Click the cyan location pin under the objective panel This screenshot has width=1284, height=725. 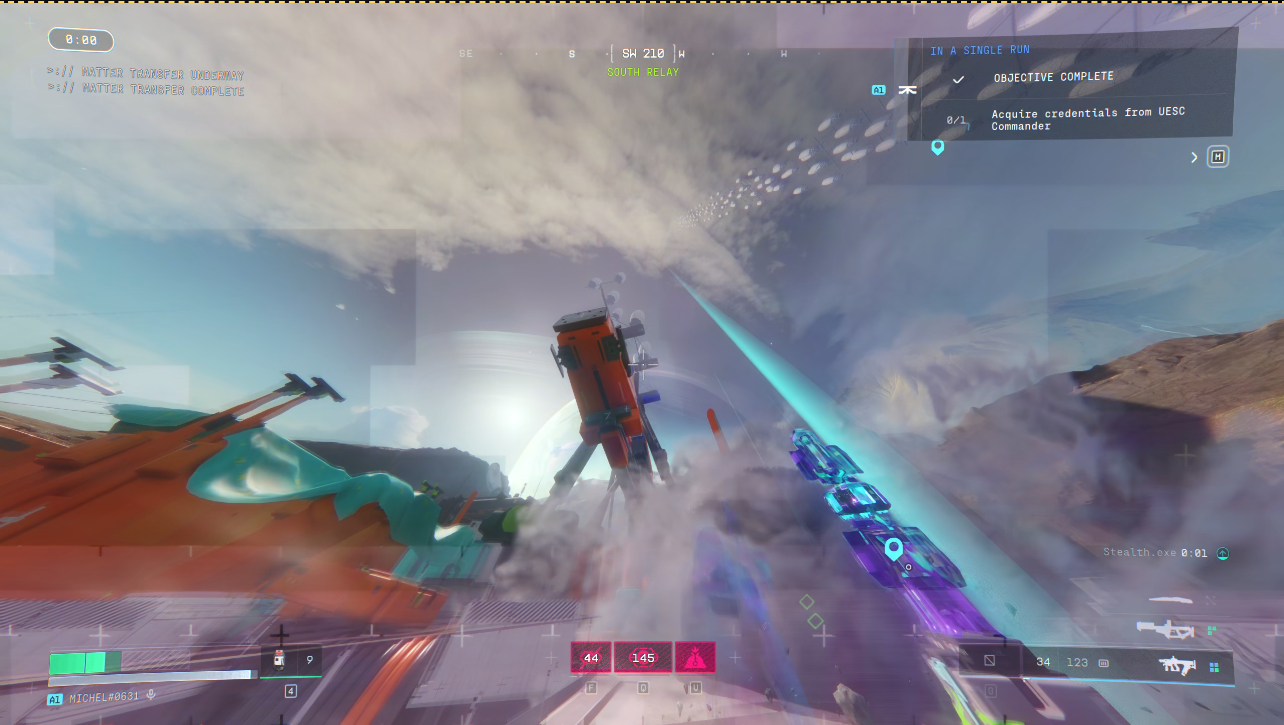coord(937,147)
